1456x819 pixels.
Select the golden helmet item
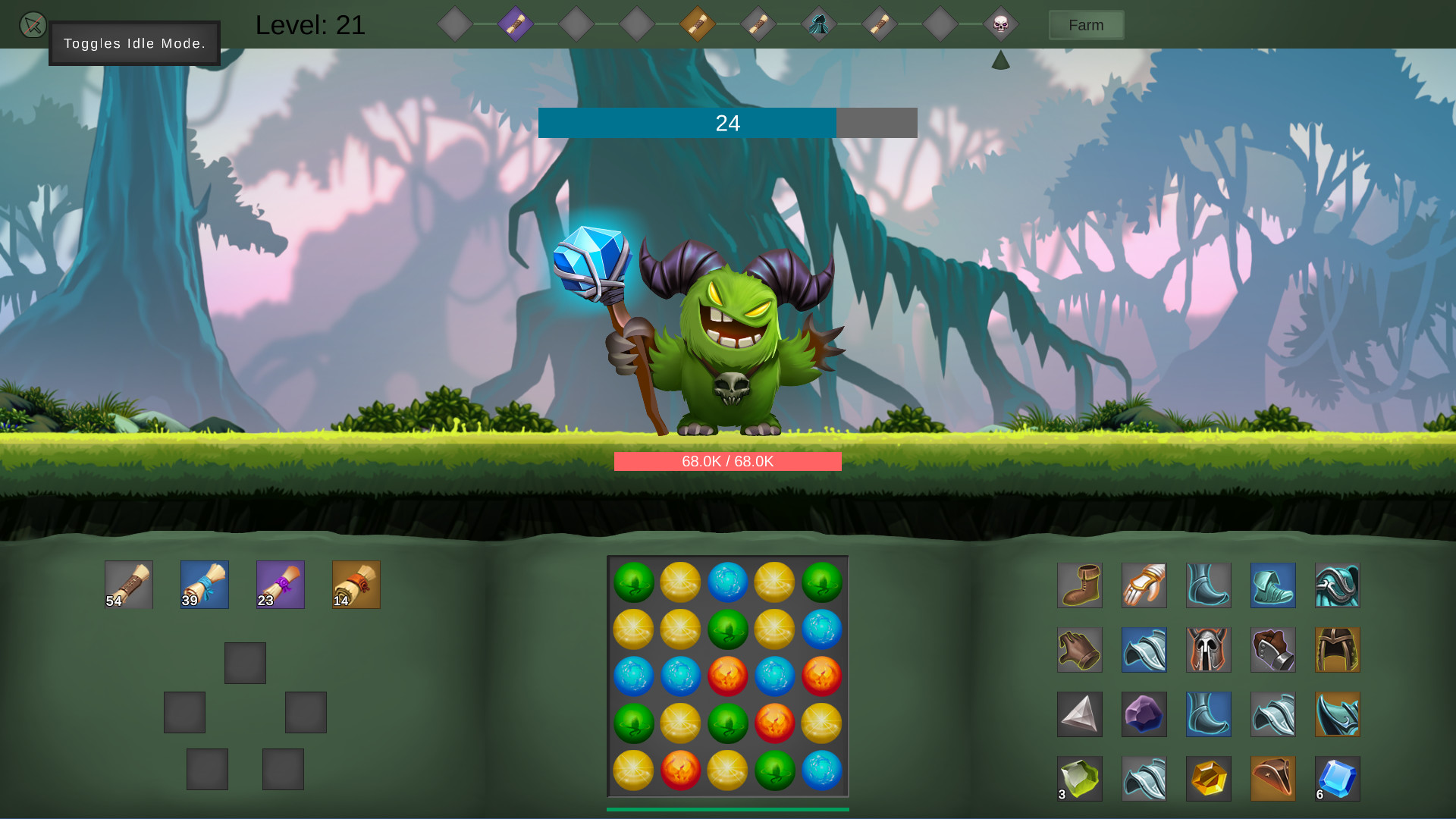coord(1338,650)
